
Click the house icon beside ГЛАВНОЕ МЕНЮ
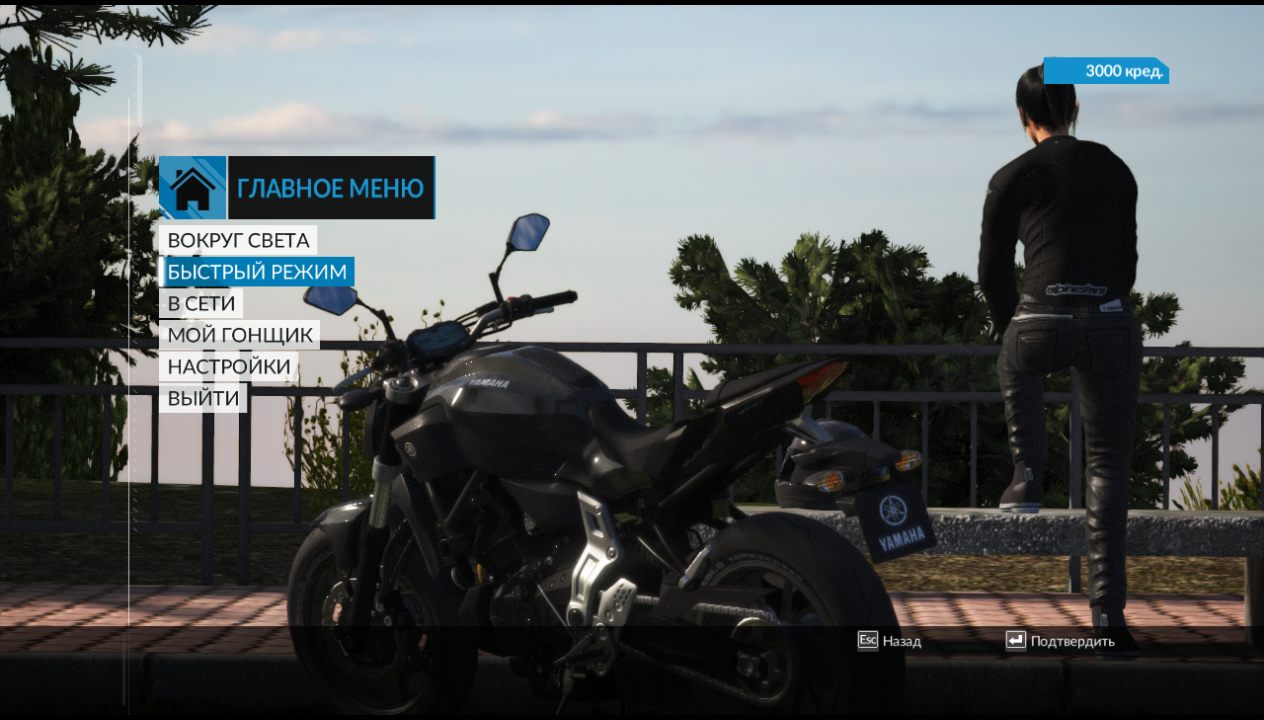pyautogui.click(x=193, y=187)
